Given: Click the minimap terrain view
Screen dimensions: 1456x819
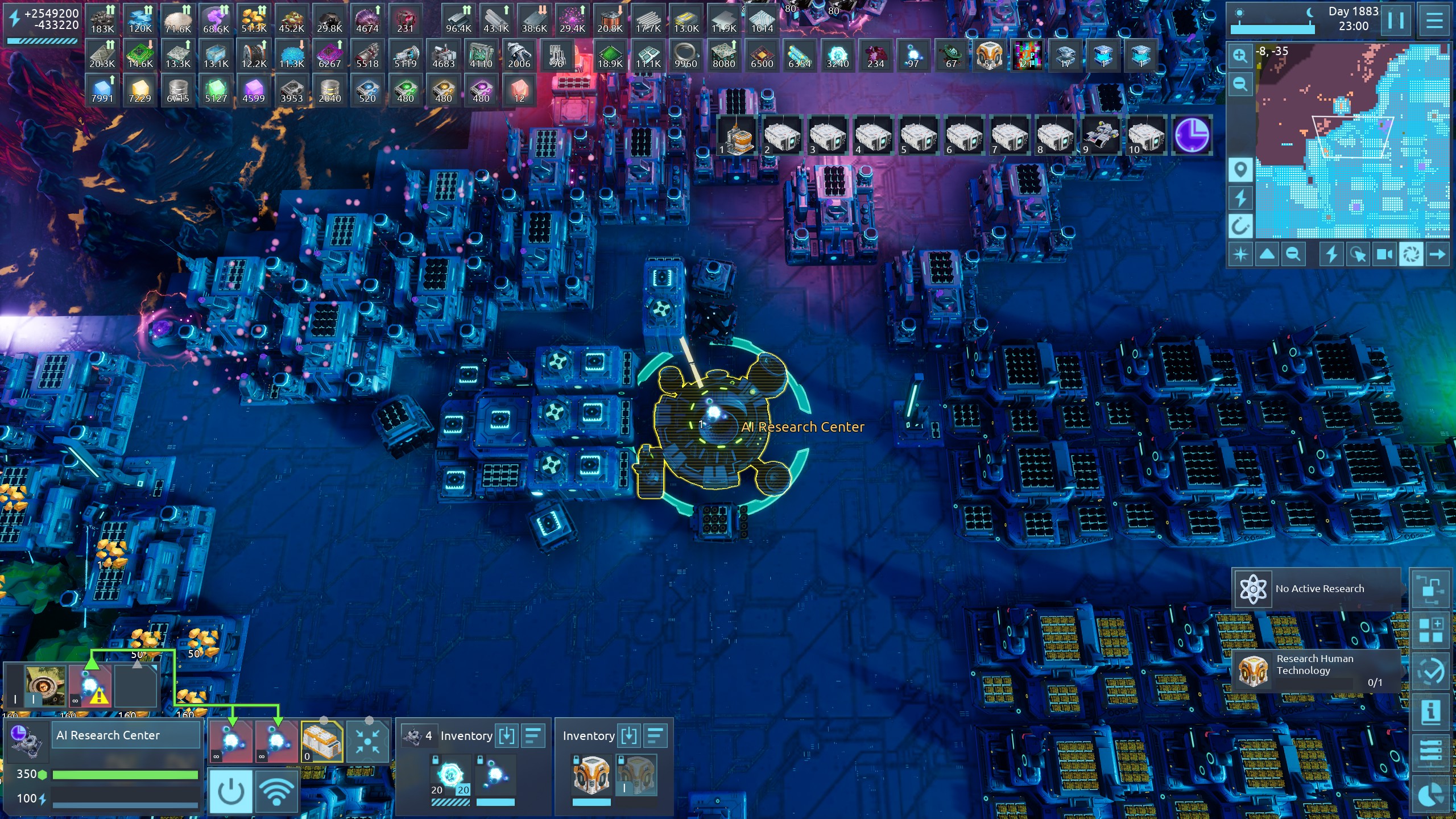Looking at the screenshot, I should (1354, 142).
